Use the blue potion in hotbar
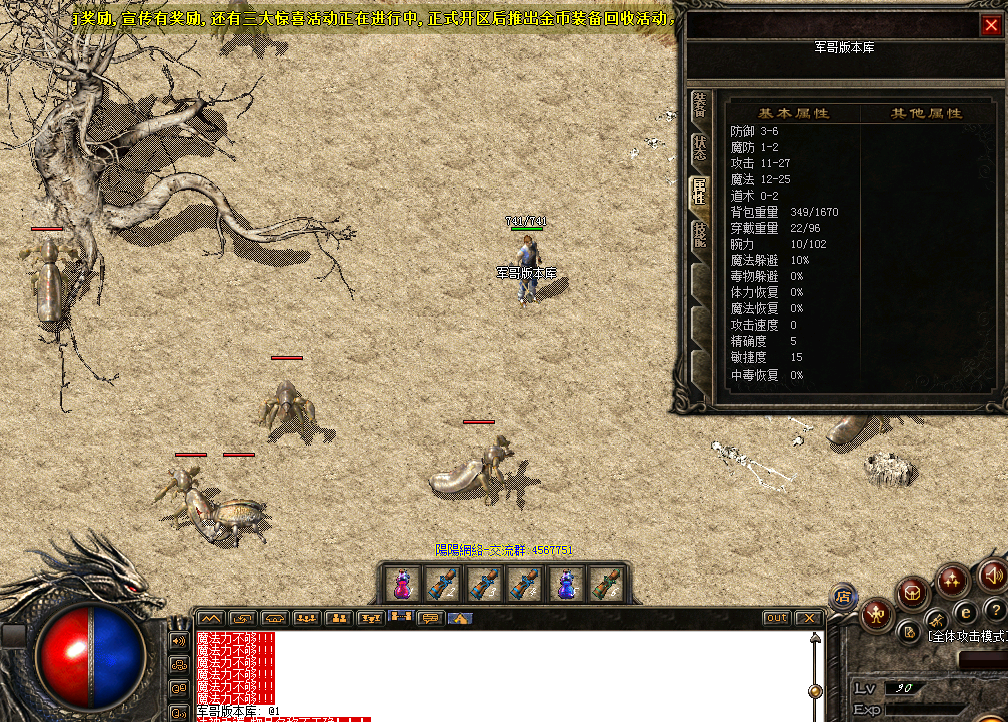 pyautogui.click(x=566, y=584)
